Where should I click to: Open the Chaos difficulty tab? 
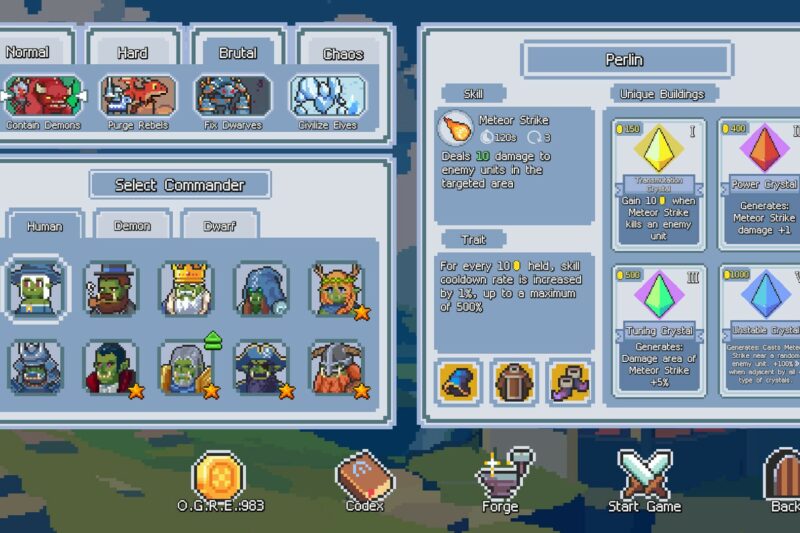pos(343,54)
